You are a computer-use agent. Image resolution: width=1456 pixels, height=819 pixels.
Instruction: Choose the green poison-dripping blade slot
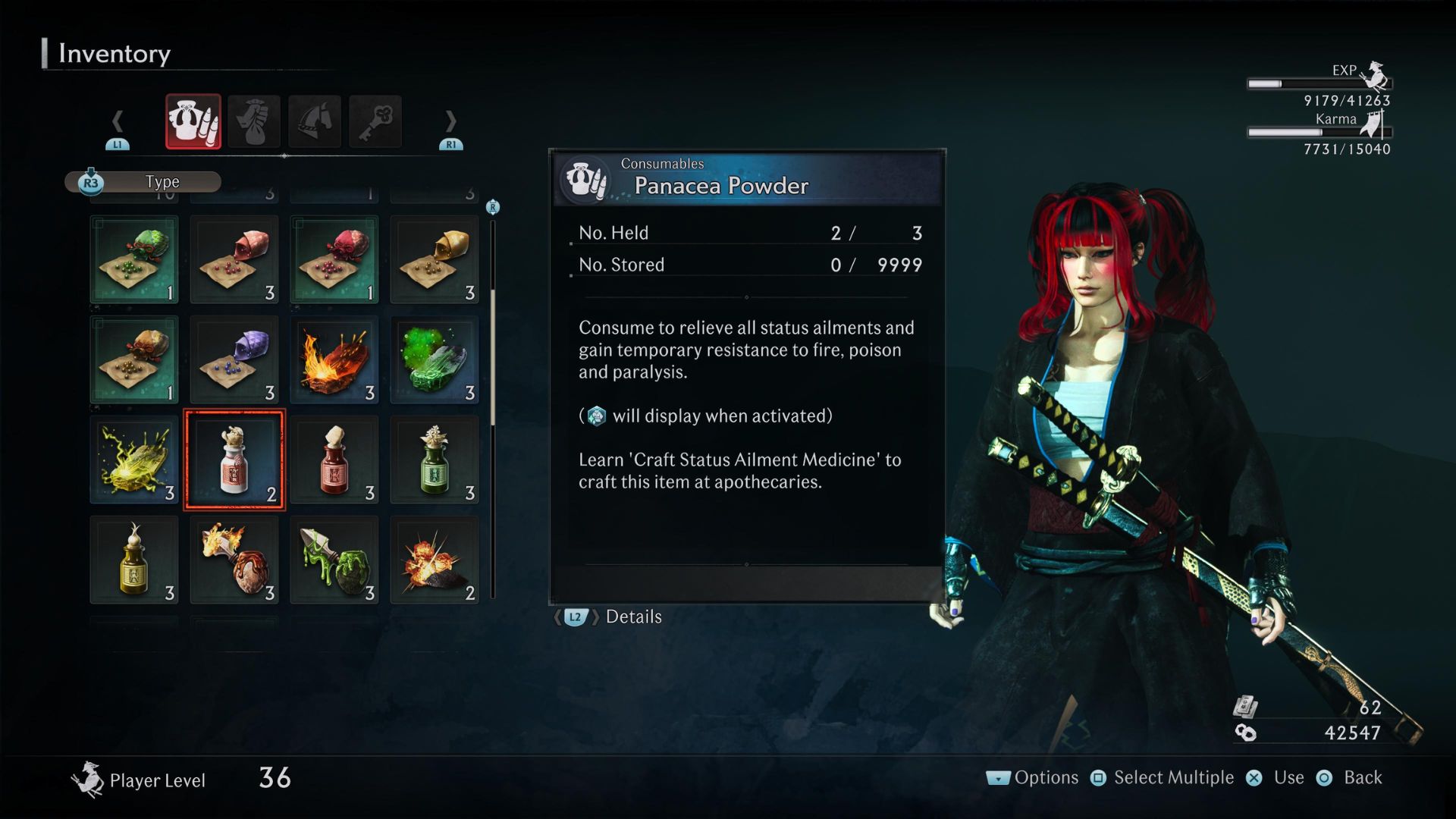coord(334,560)
